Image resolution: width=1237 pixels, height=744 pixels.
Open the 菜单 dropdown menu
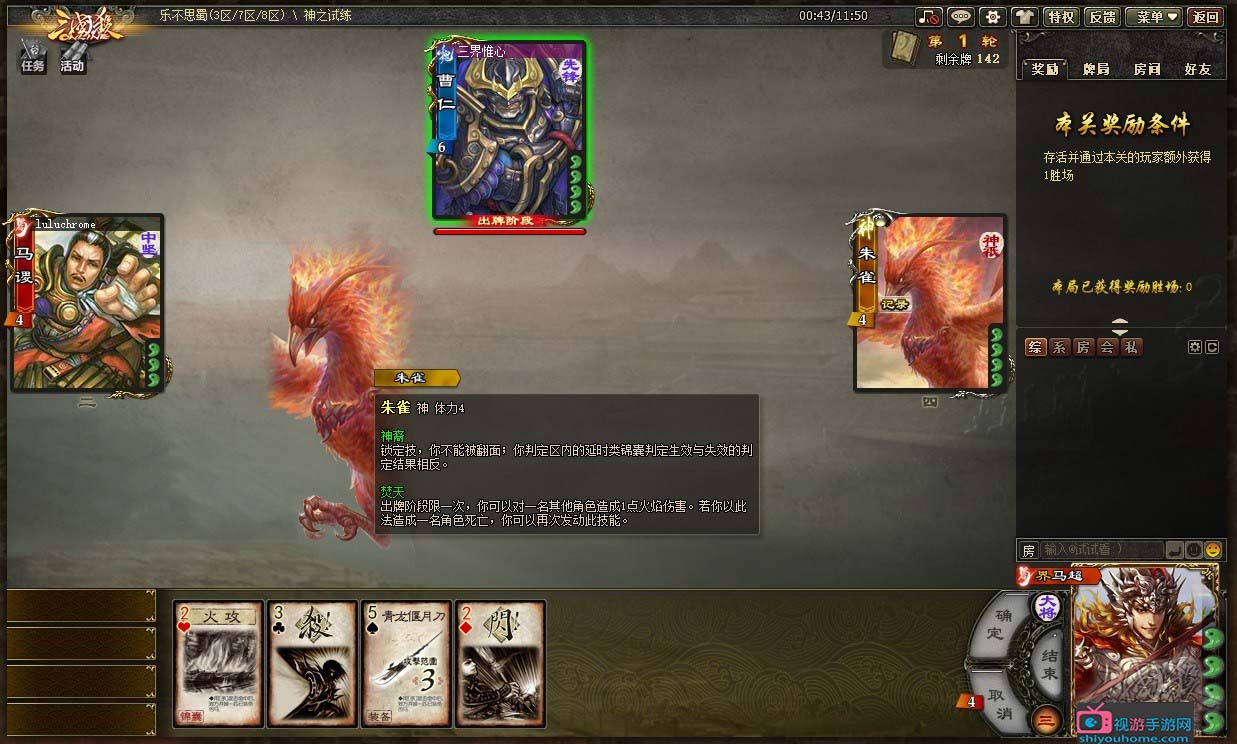pos(1153,17)
